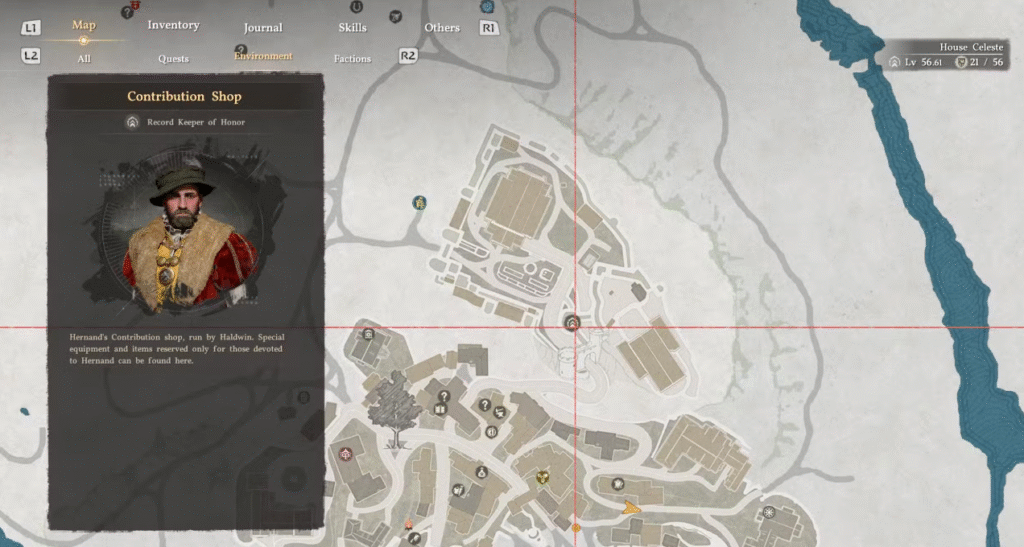Screen dimensions: 1024x547
Task: Select the snowflake-patterned map marker
Action: coord(769,512)
